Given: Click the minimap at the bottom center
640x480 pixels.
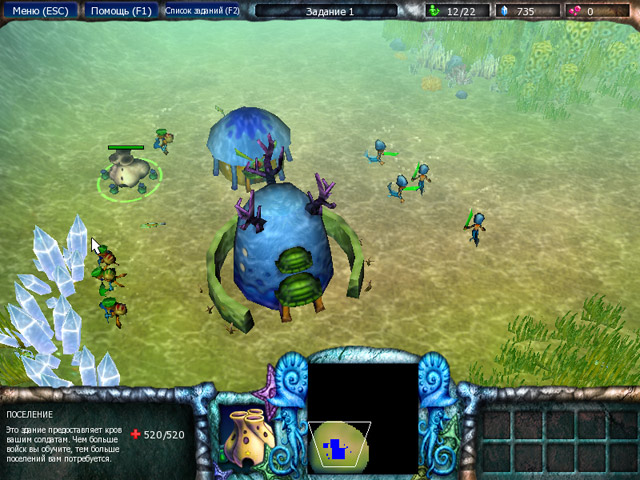Looking at the screenshot, I should click(x=340, y=445).
